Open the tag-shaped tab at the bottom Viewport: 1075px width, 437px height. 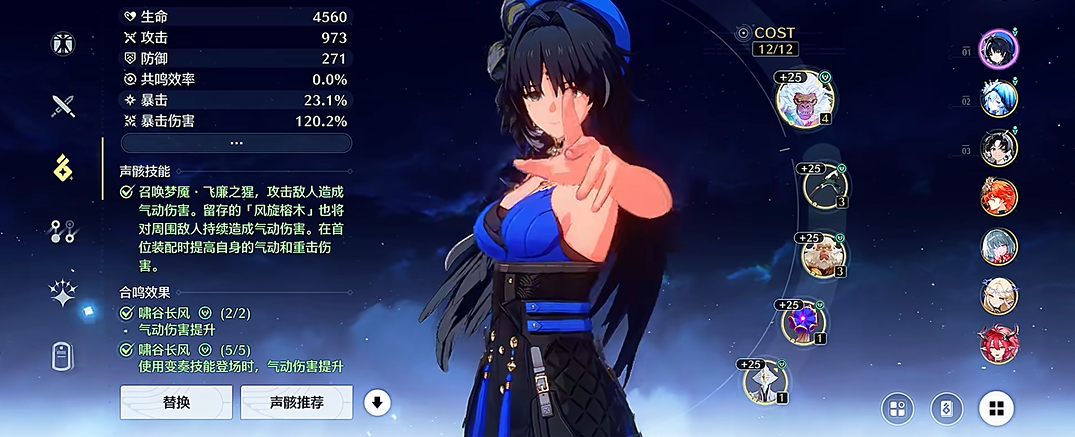63,356
